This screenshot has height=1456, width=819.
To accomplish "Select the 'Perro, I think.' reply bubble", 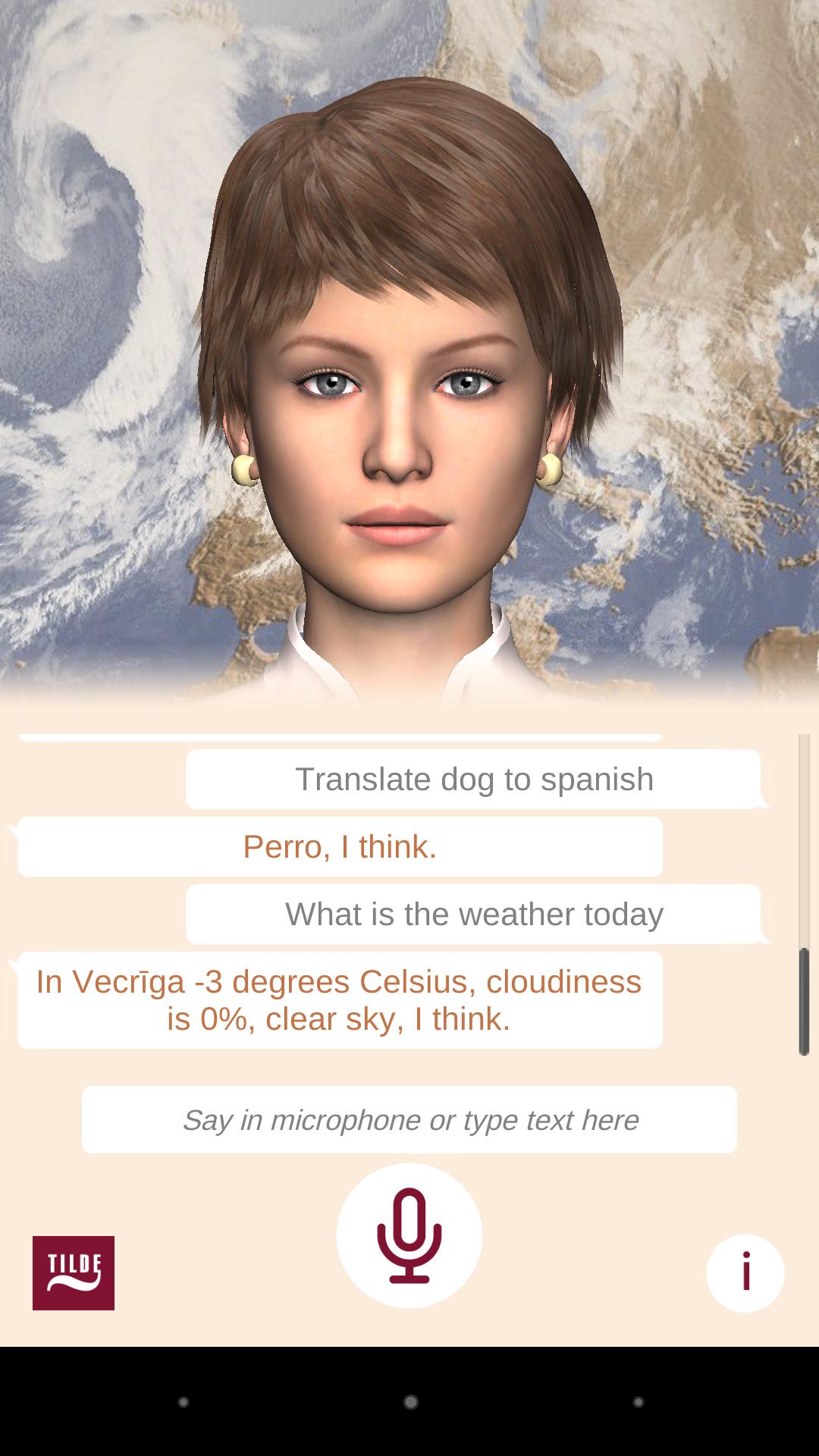I will tap(340, 846).
